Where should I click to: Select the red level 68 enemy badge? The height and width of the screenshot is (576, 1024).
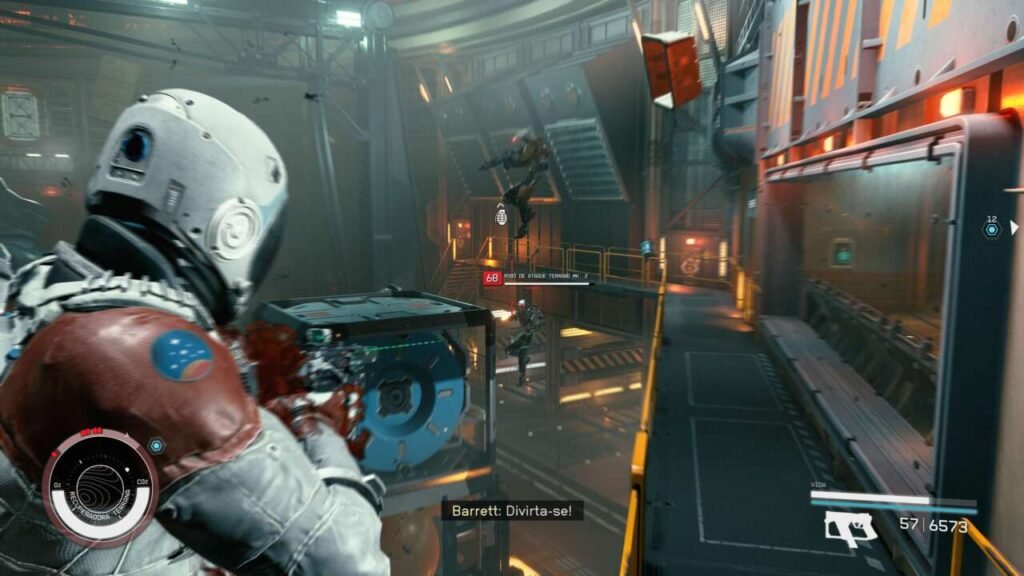(492, 278)
